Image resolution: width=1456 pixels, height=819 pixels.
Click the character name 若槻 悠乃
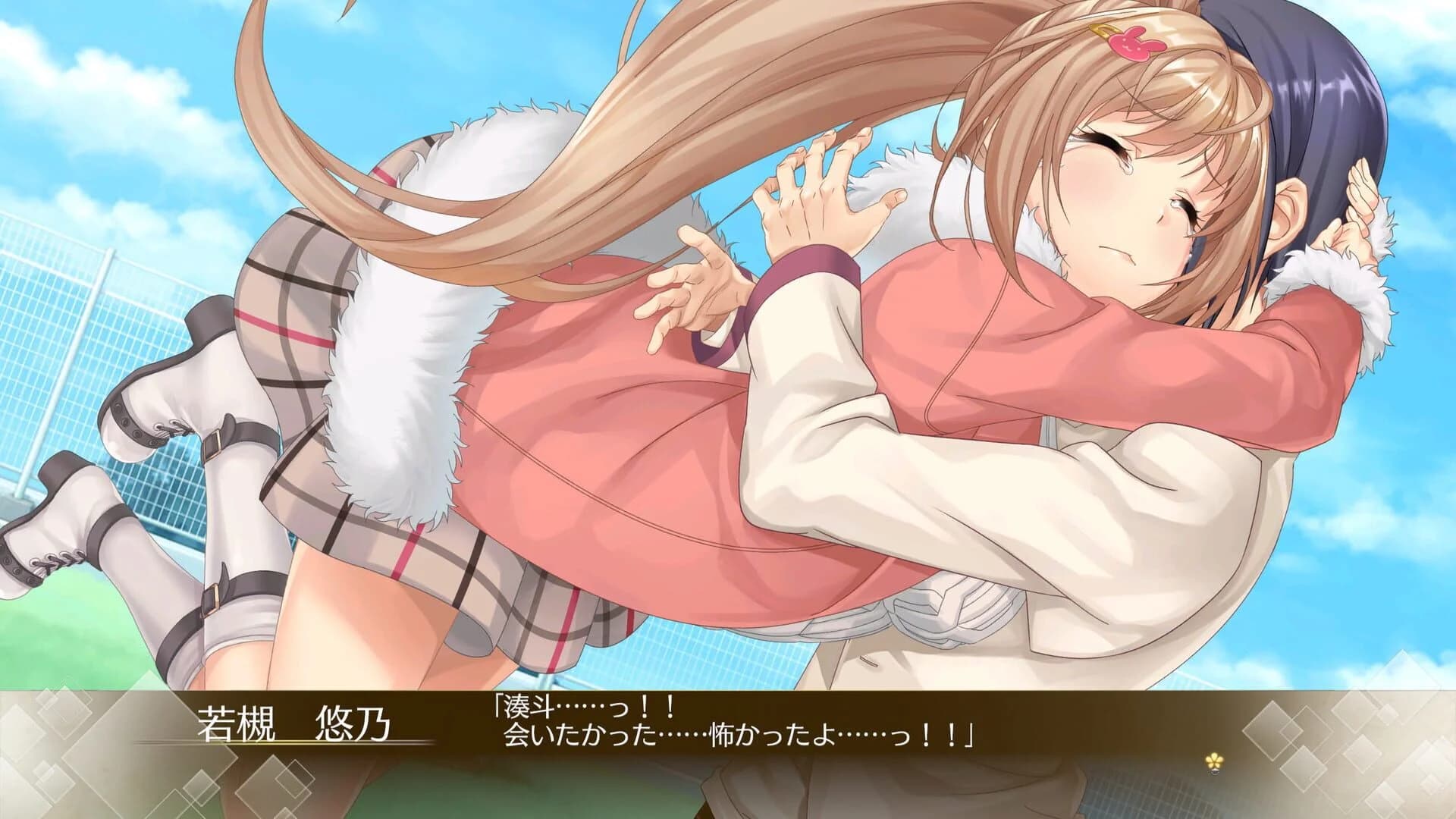[x=294, y=726]
